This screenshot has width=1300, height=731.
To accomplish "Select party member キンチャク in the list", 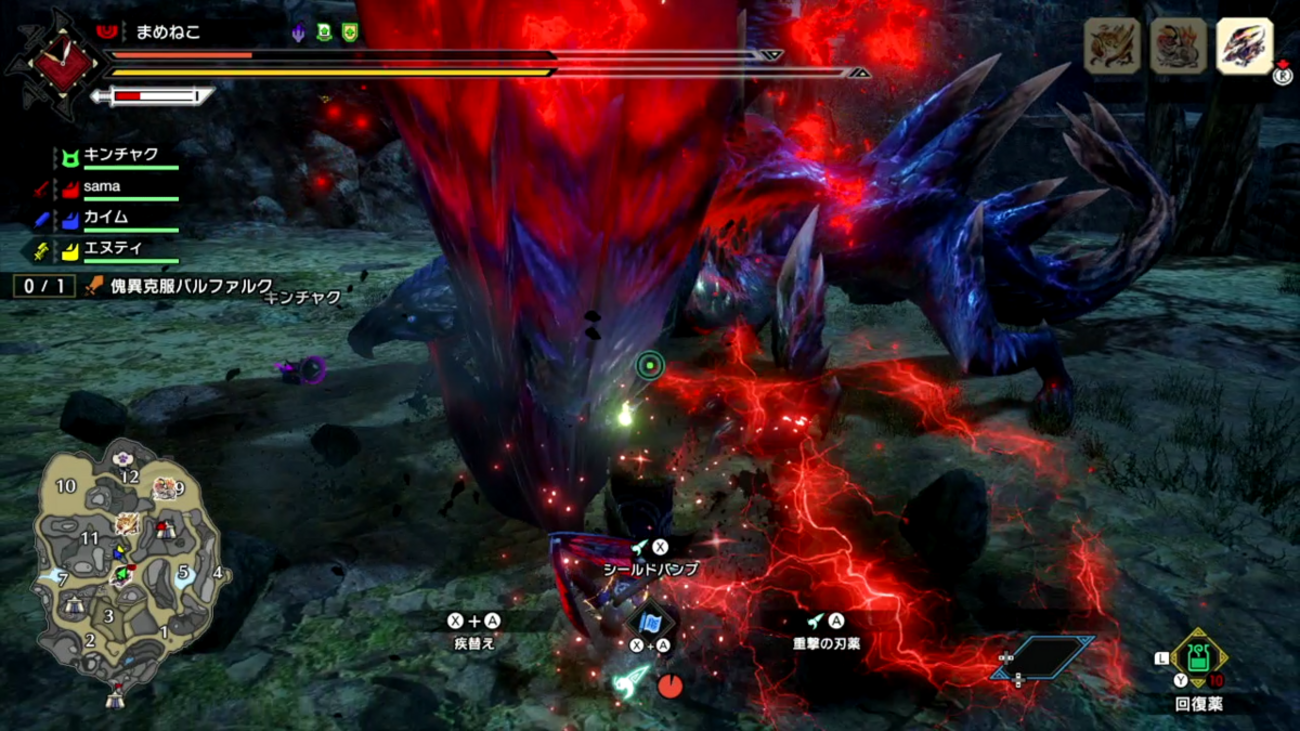I will (120, 156).
